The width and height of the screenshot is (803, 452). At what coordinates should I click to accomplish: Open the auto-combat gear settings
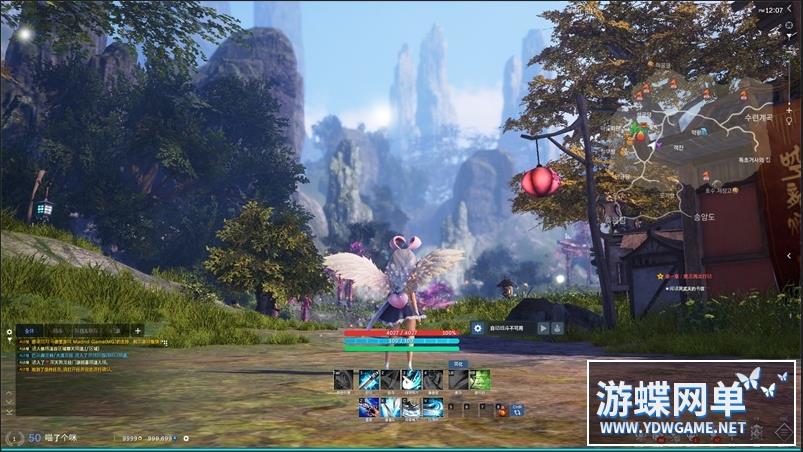point(477,328)
